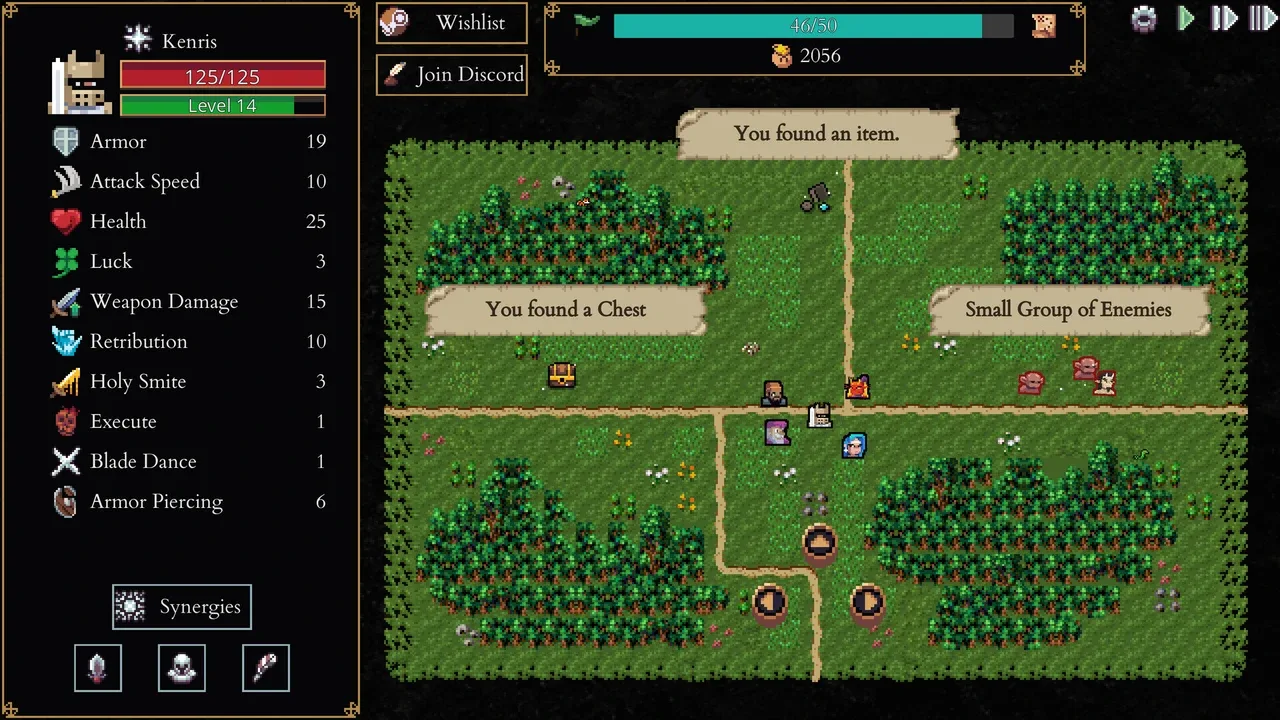Choose the left arrow path button
The image size is (1280, 720).
[x=769, y=602]
